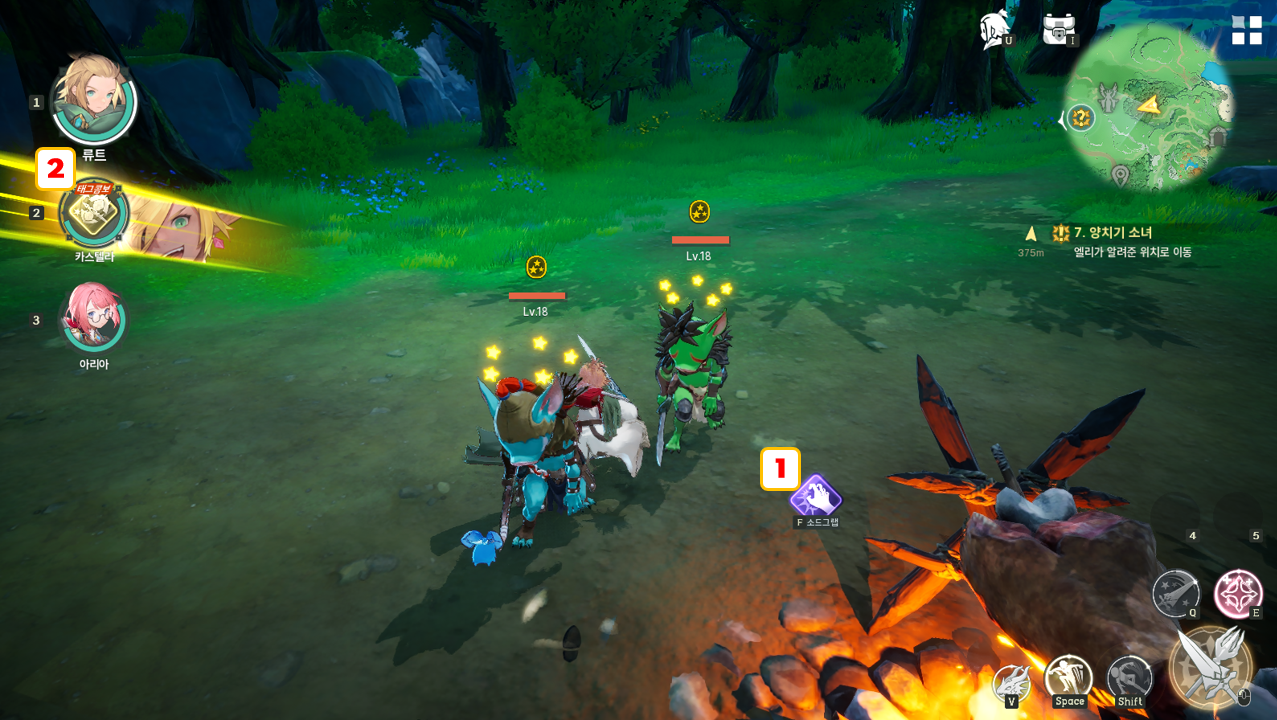Activate the shooting-star sword skill
This screenshot has width=1277, height=720.
(1176, 593)
